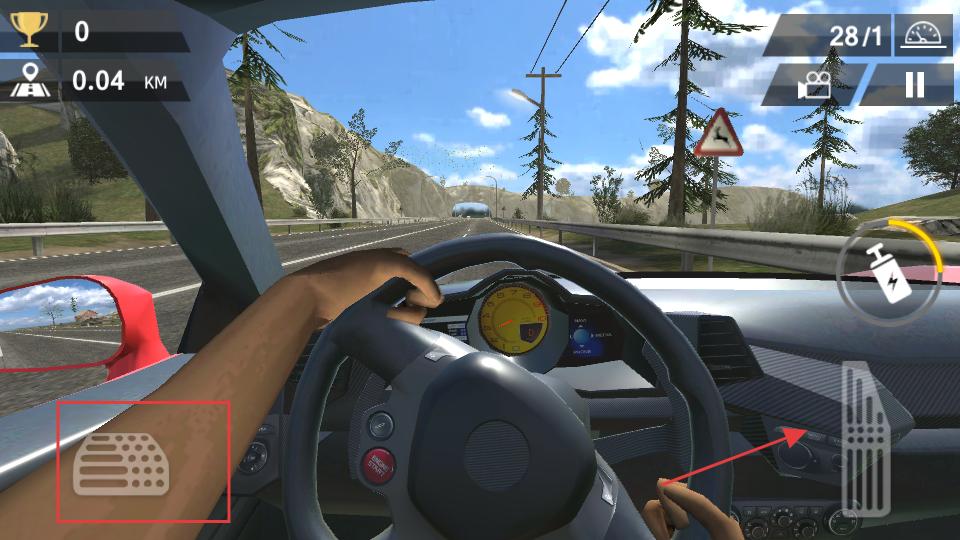The width and height of the screenshot is (960, 540).
Task: Switch the camera view
Action: click(x=815, y=86)
